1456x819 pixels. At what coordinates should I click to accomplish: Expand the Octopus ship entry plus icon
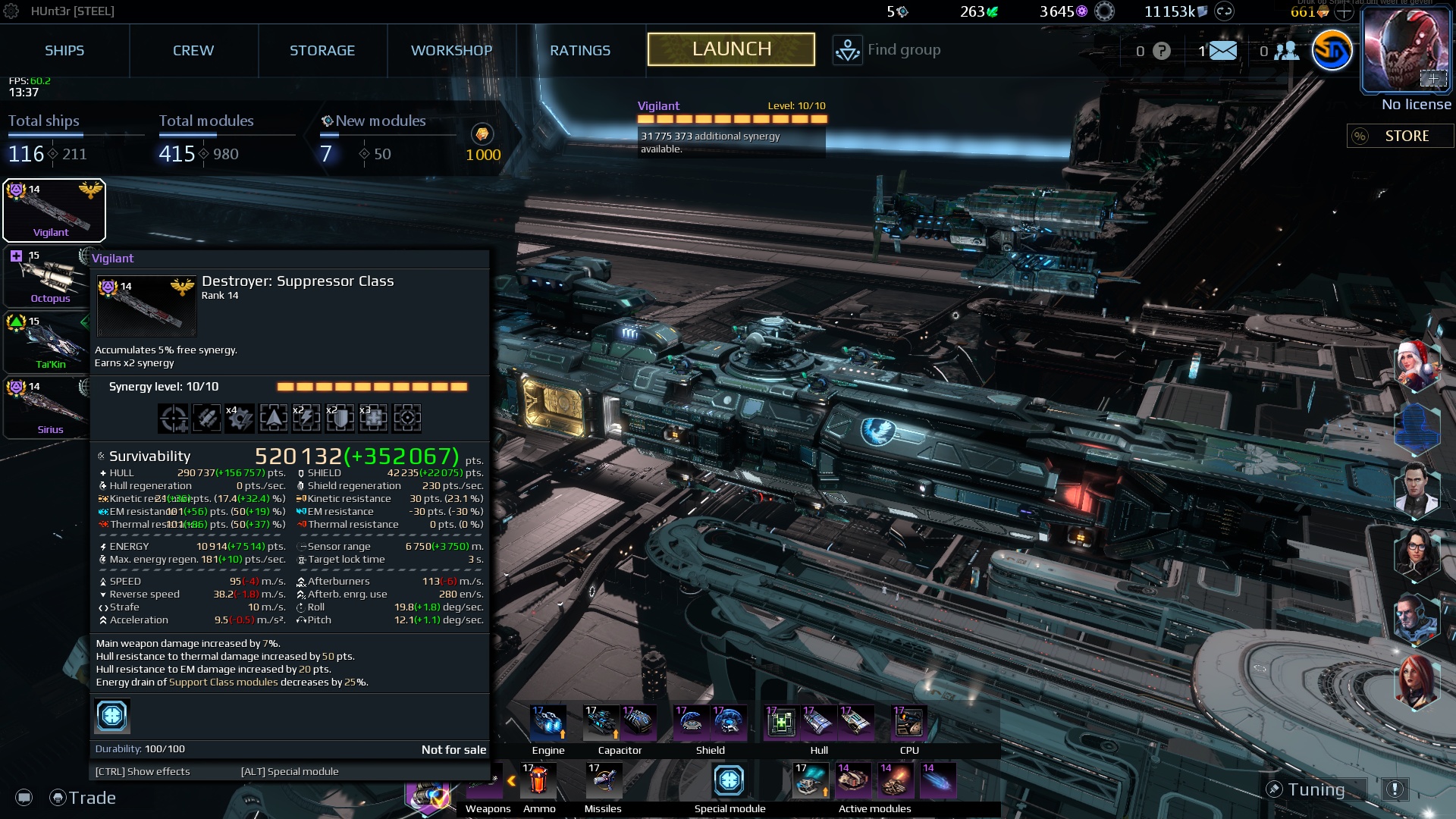17,256
